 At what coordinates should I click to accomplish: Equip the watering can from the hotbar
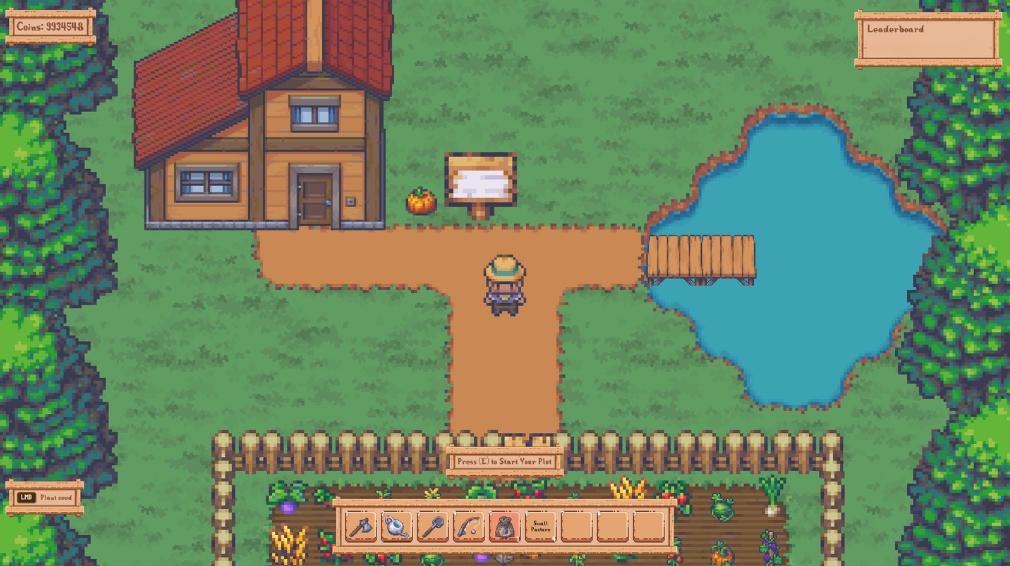click(x=397, y=526)
